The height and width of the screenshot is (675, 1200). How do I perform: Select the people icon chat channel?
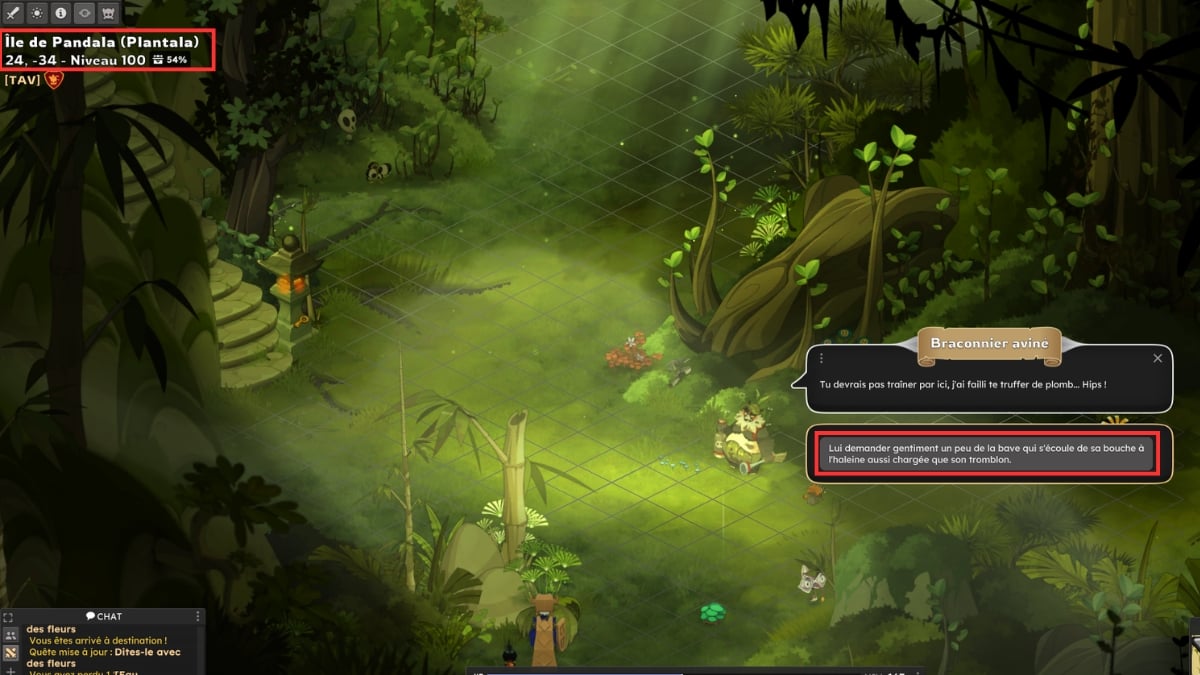point(10,635)
